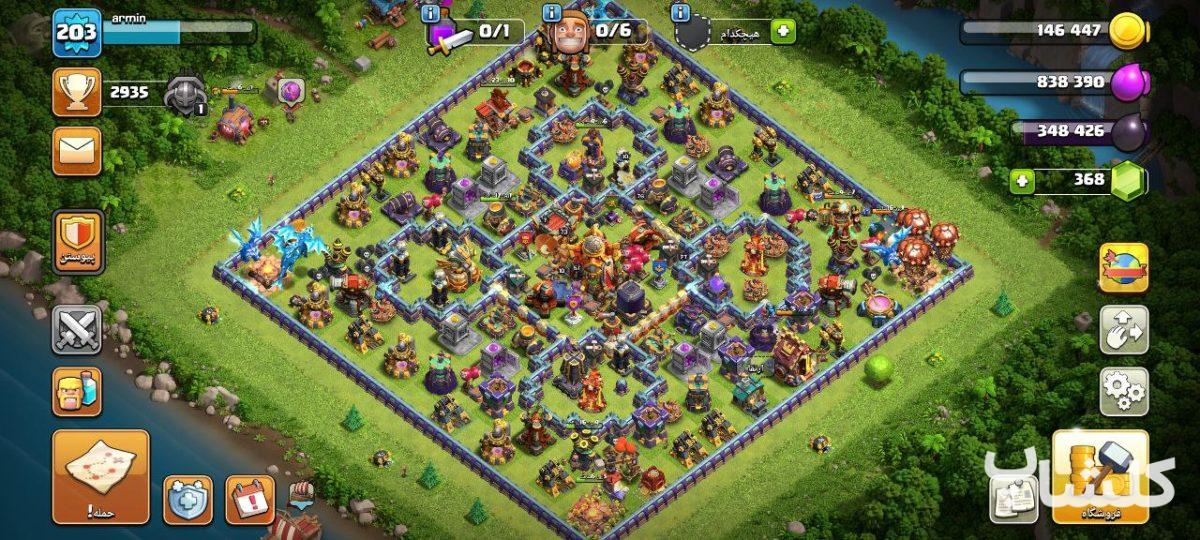This screenshot has height=540, width=1200.
Task: Open the barbarian army overview button
Action: click(x=77, y=391)
